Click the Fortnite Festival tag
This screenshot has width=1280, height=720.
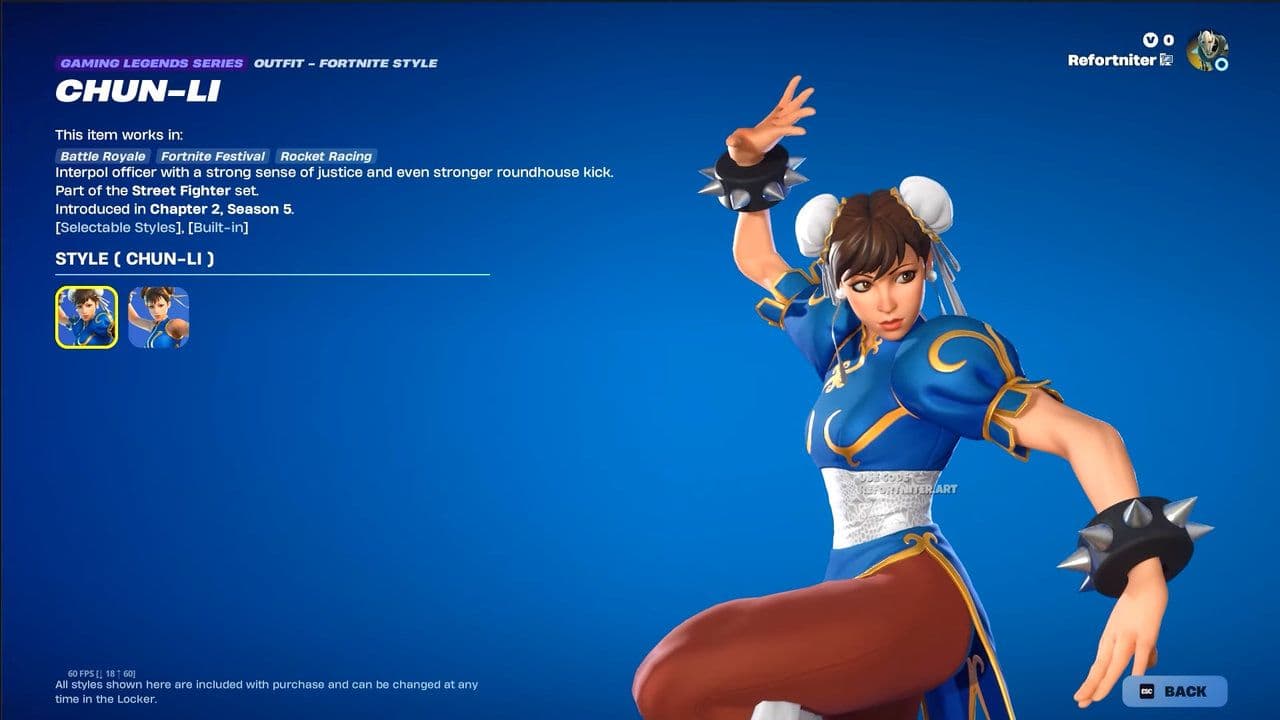(213, 156)
